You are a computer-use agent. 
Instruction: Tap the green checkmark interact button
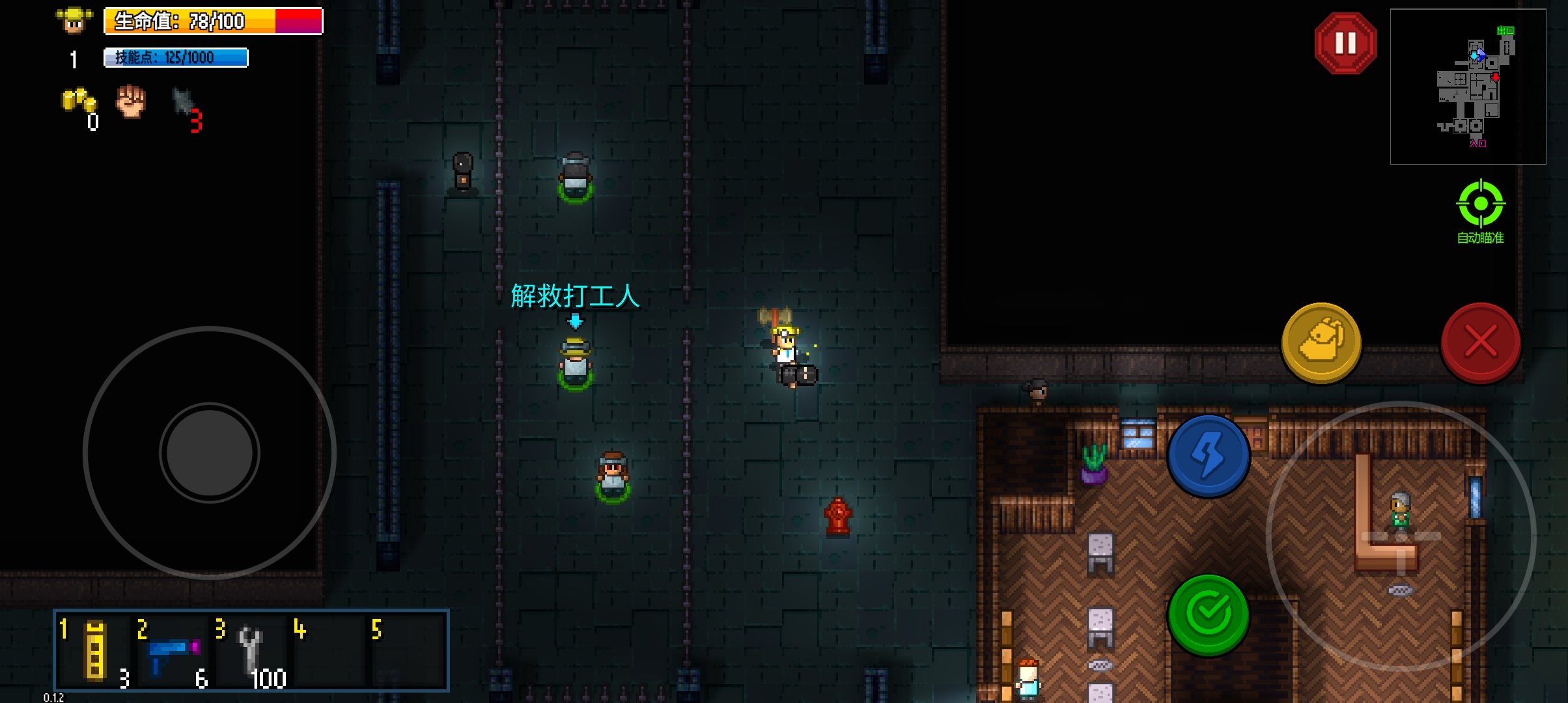(1209, 614)
